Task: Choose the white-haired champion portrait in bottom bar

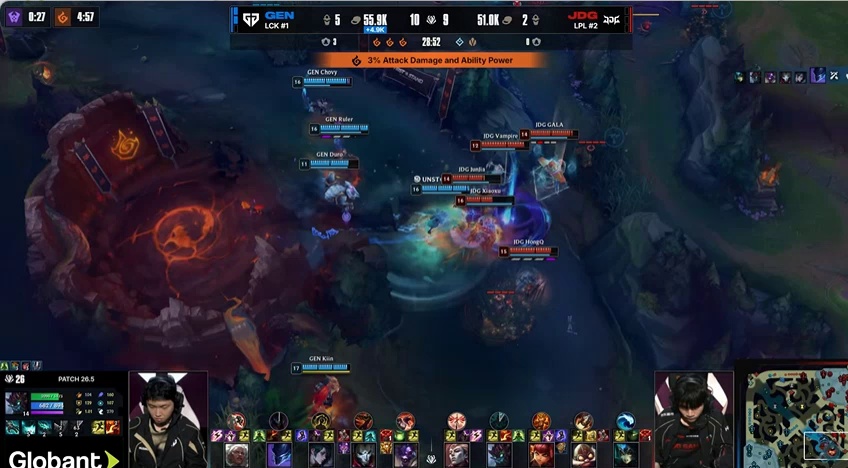Action: [237, 455]
